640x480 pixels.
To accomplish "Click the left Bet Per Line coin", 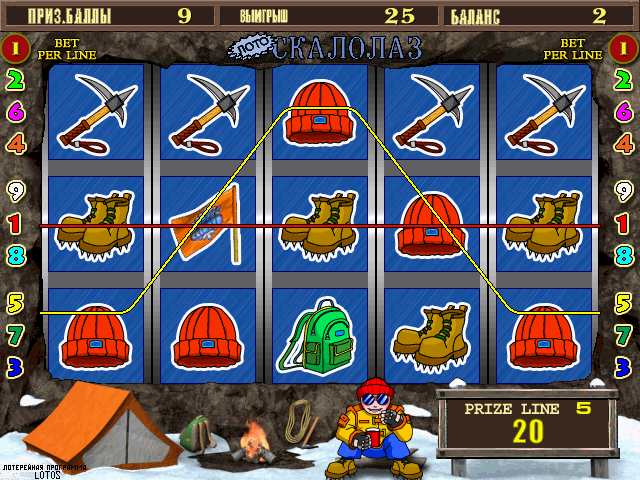I will [x=15, y=47].
